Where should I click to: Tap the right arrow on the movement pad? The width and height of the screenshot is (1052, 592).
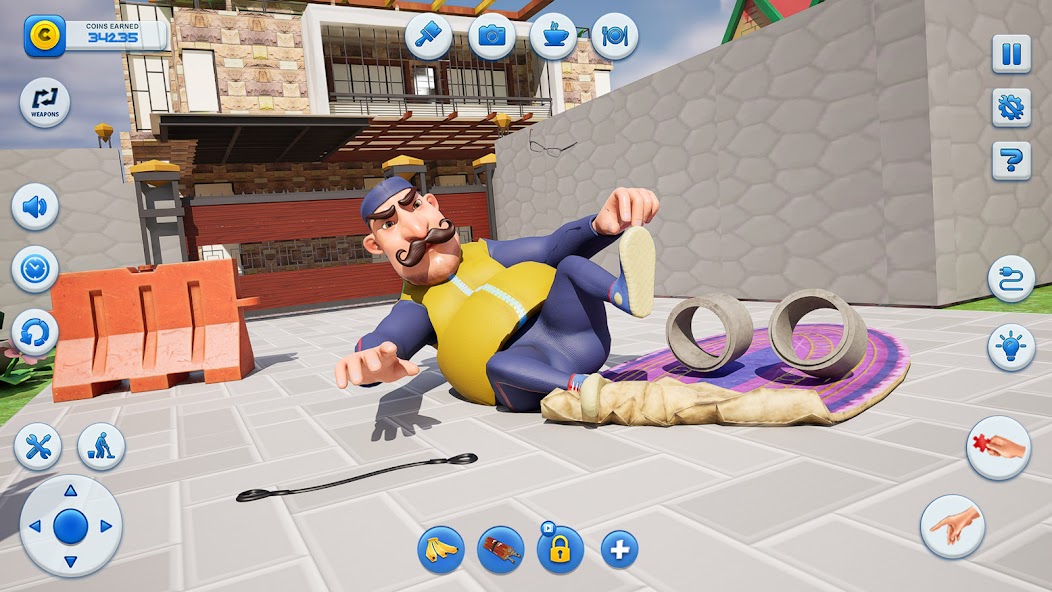coord(105,526)
